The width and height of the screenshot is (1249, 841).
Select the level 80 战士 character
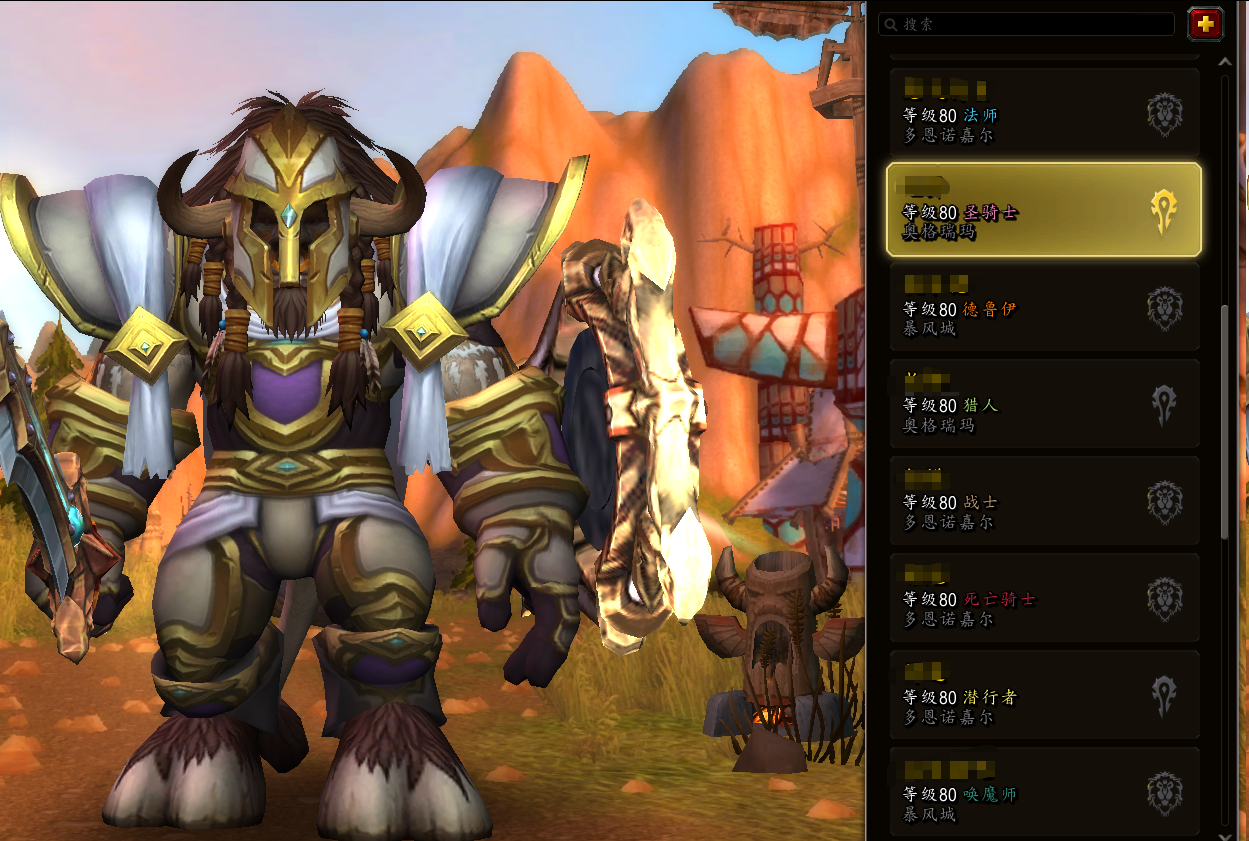1043,501
